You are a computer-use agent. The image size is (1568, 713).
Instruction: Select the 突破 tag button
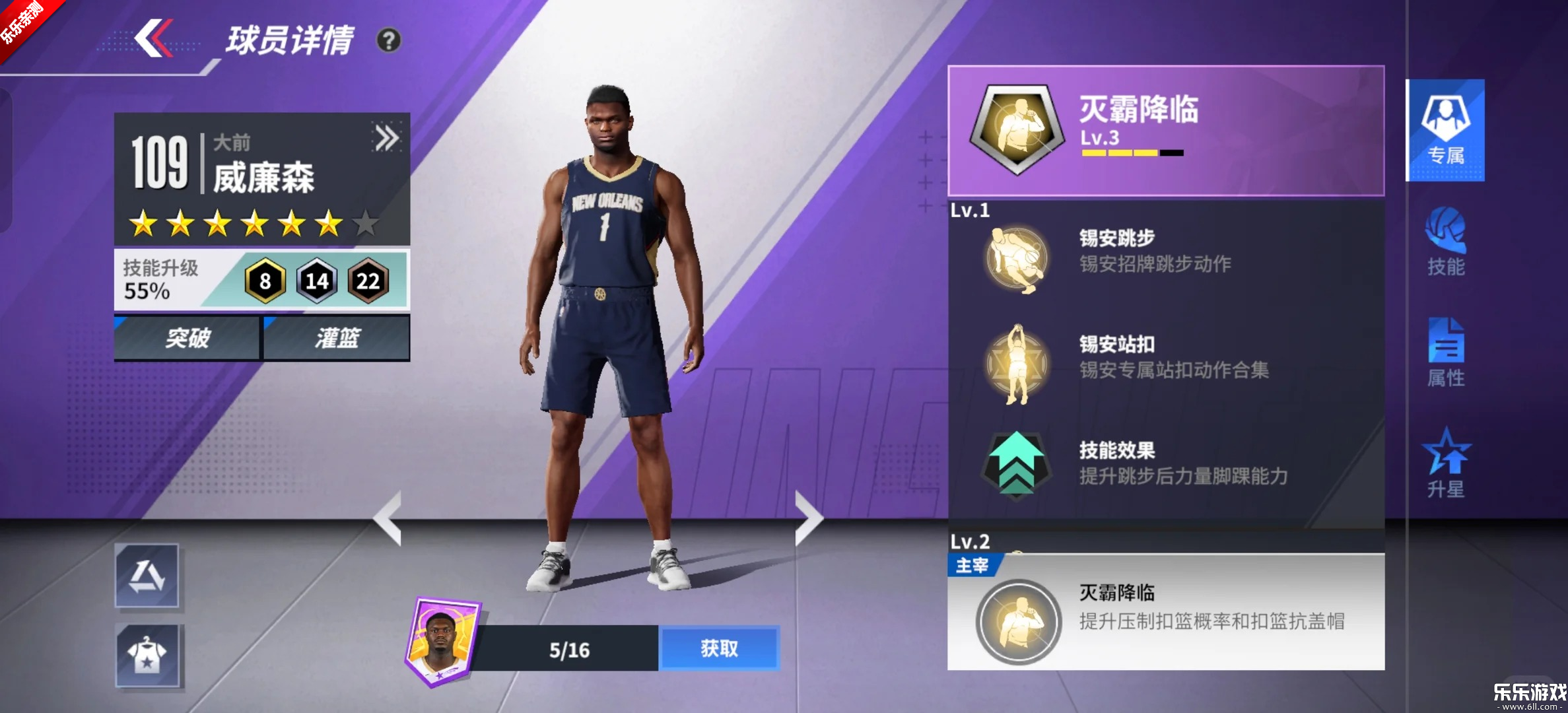click(x=187, y=338)
